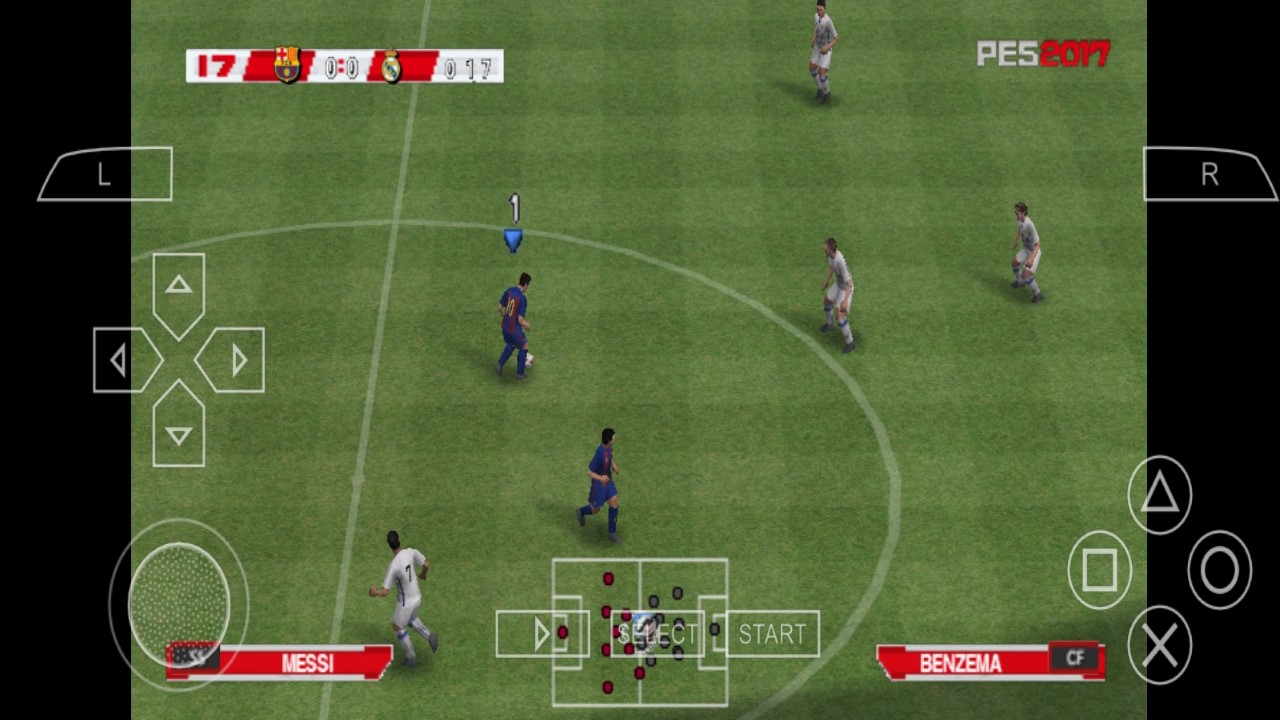
Task: Tap the analog stick control
Action: pos(180,605)
